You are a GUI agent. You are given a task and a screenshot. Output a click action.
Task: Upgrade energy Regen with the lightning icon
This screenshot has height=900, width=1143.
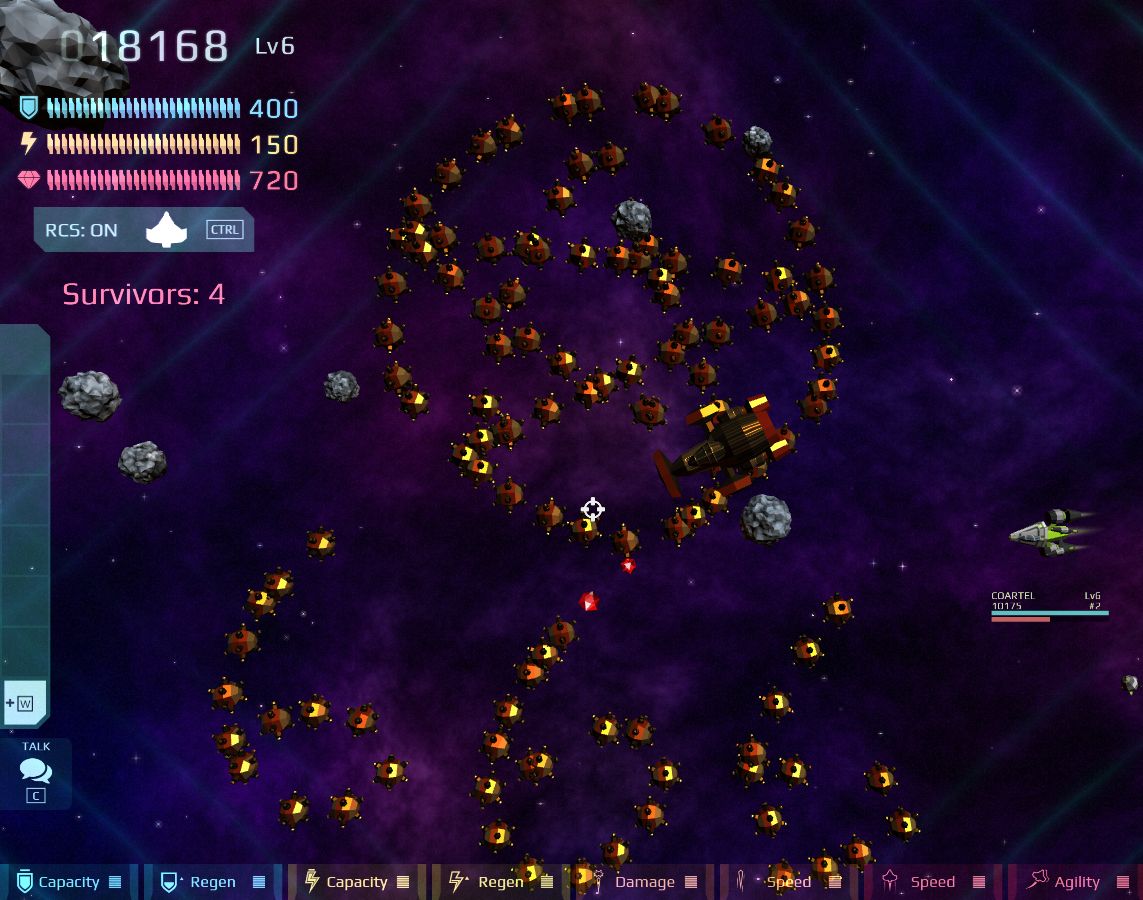tap(500, 882)
